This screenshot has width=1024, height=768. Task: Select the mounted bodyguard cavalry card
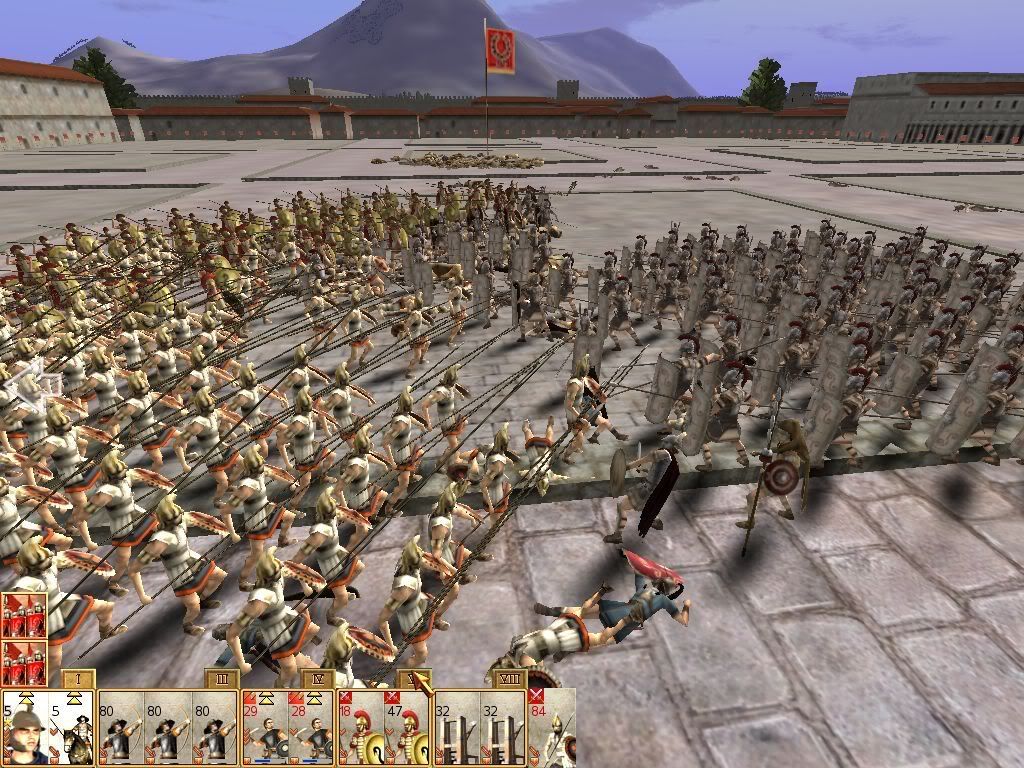click(71, 728)
